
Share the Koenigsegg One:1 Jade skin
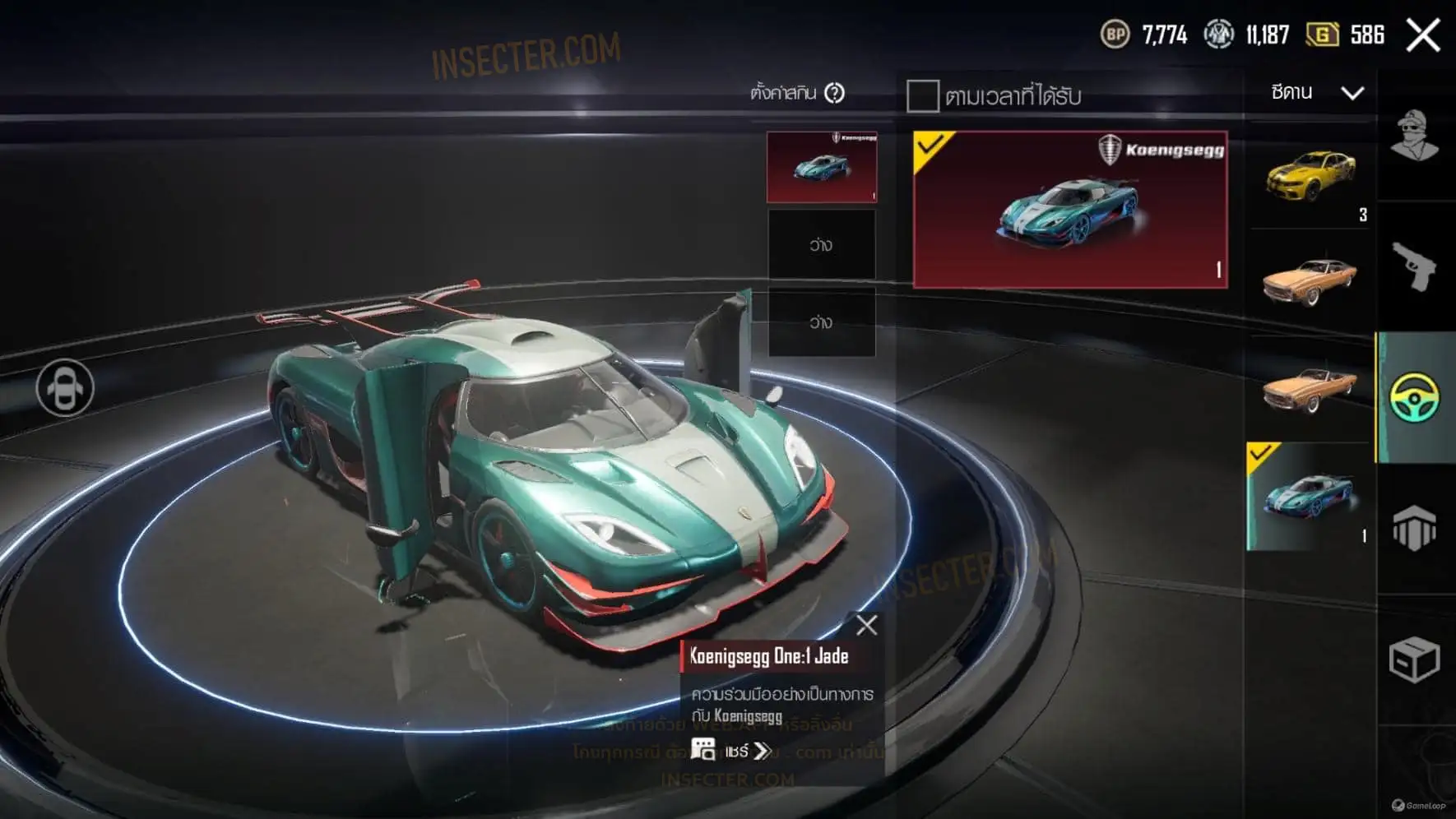(731, 751)
